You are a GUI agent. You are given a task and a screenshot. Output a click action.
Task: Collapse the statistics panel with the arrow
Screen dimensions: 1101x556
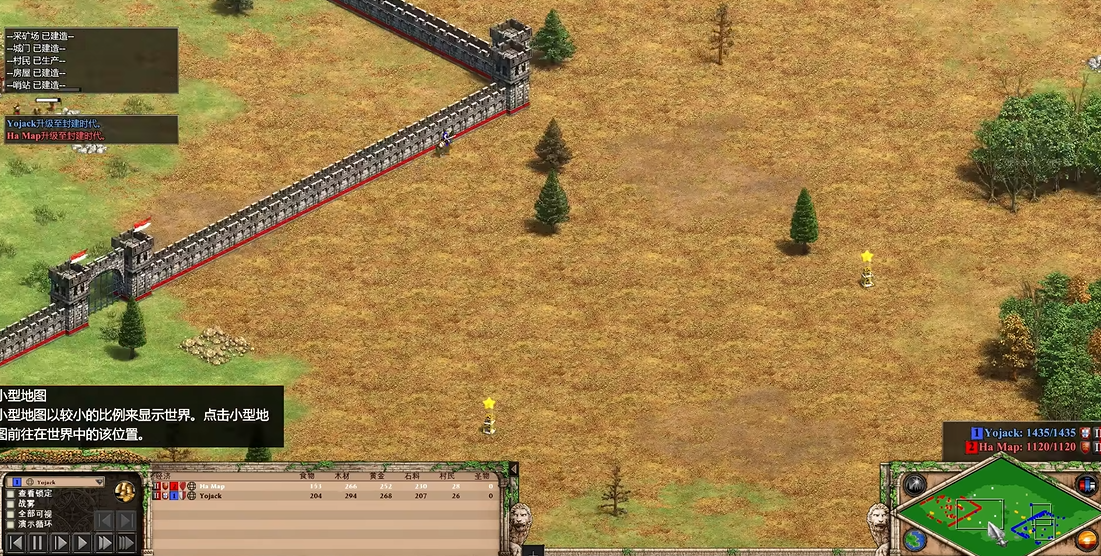514,468
